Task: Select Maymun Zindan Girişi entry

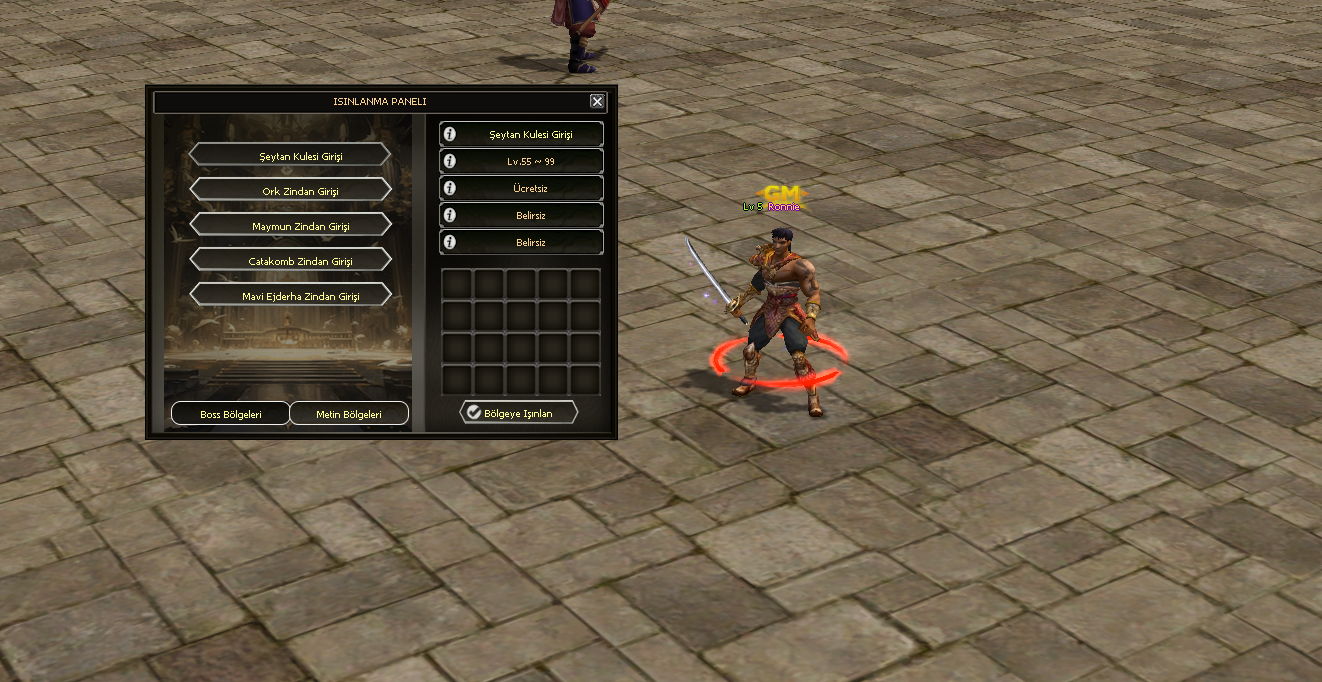Action: [289, 225]
